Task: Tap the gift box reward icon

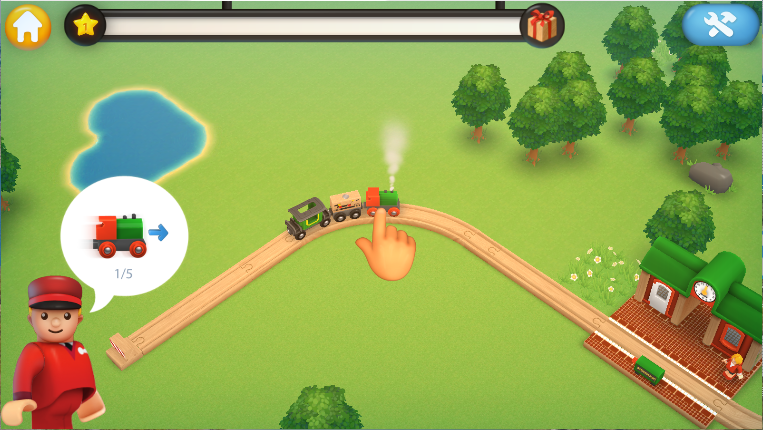Action: pos(542,26)
